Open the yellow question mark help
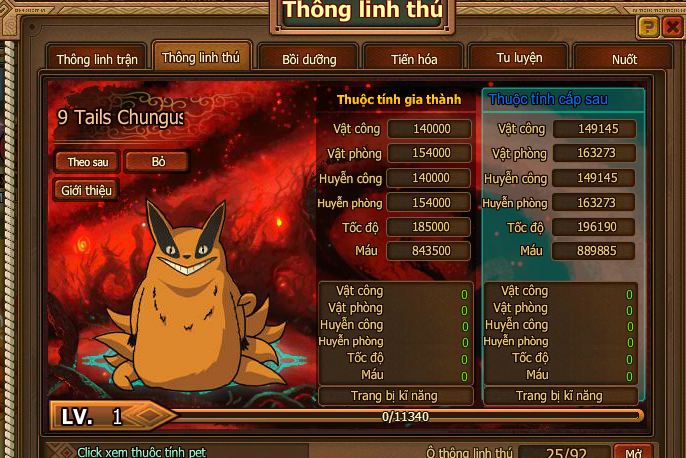This screenshot has height=458, width=686. pyautogui.click(x=648, y=27)
